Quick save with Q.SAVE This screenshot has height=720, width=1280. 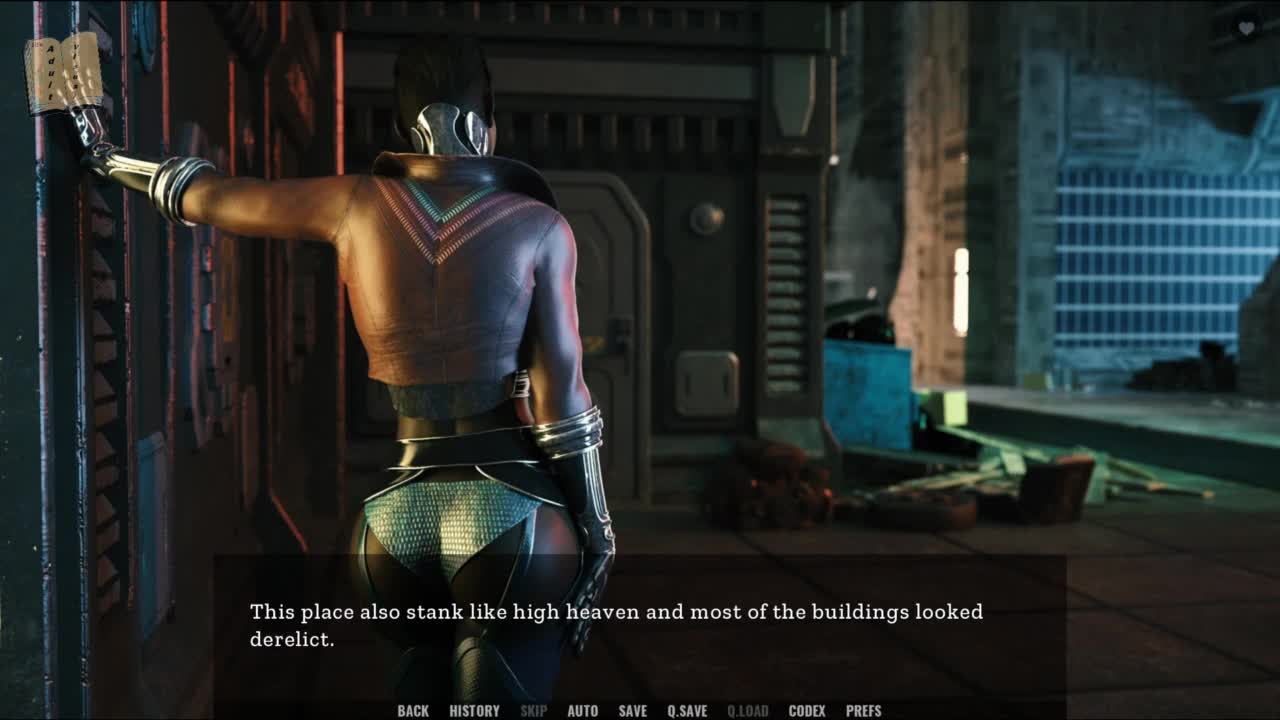(x=687, y=711)
